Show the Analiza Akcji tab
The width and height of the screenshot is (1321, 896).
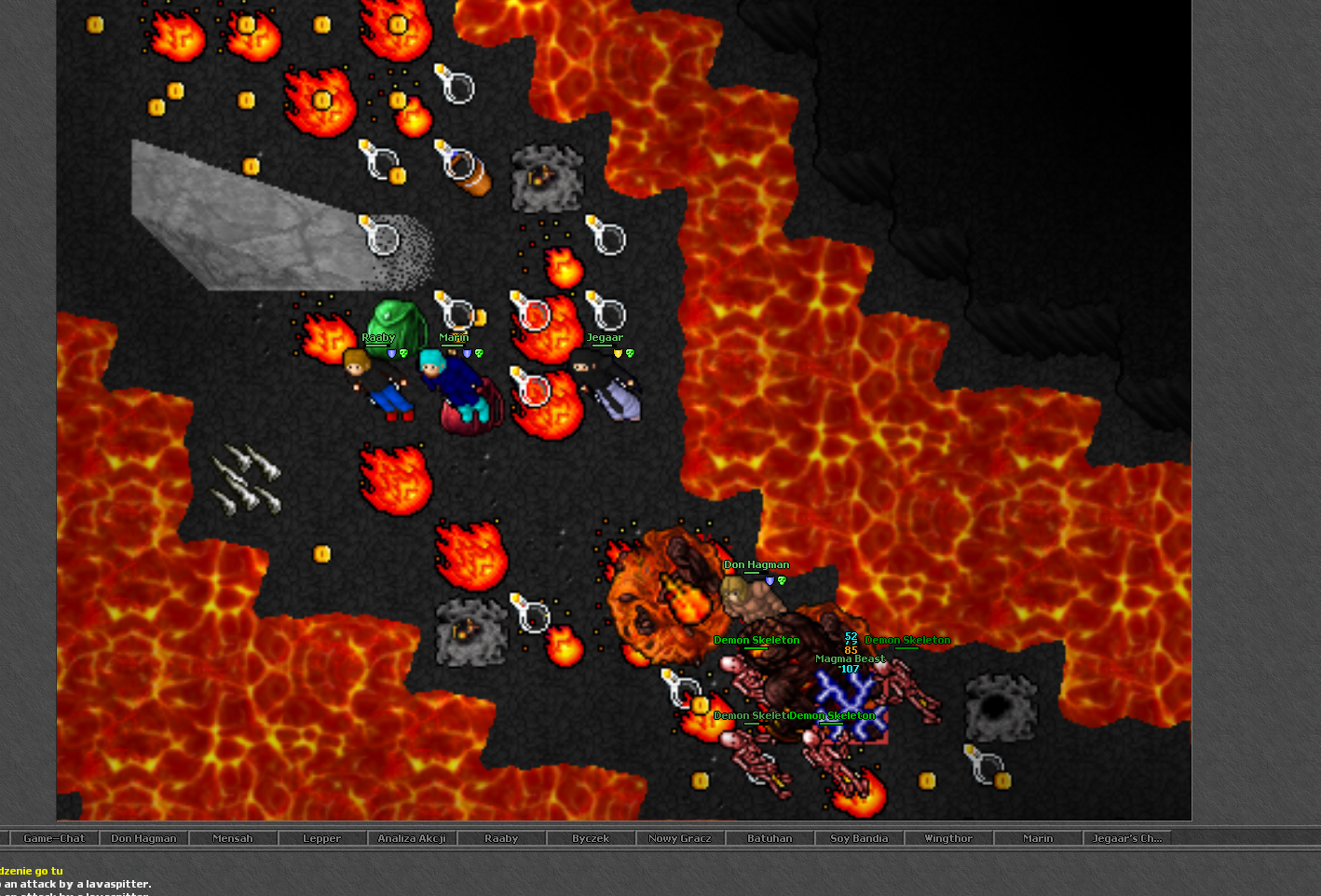click(x=412, y=838)
